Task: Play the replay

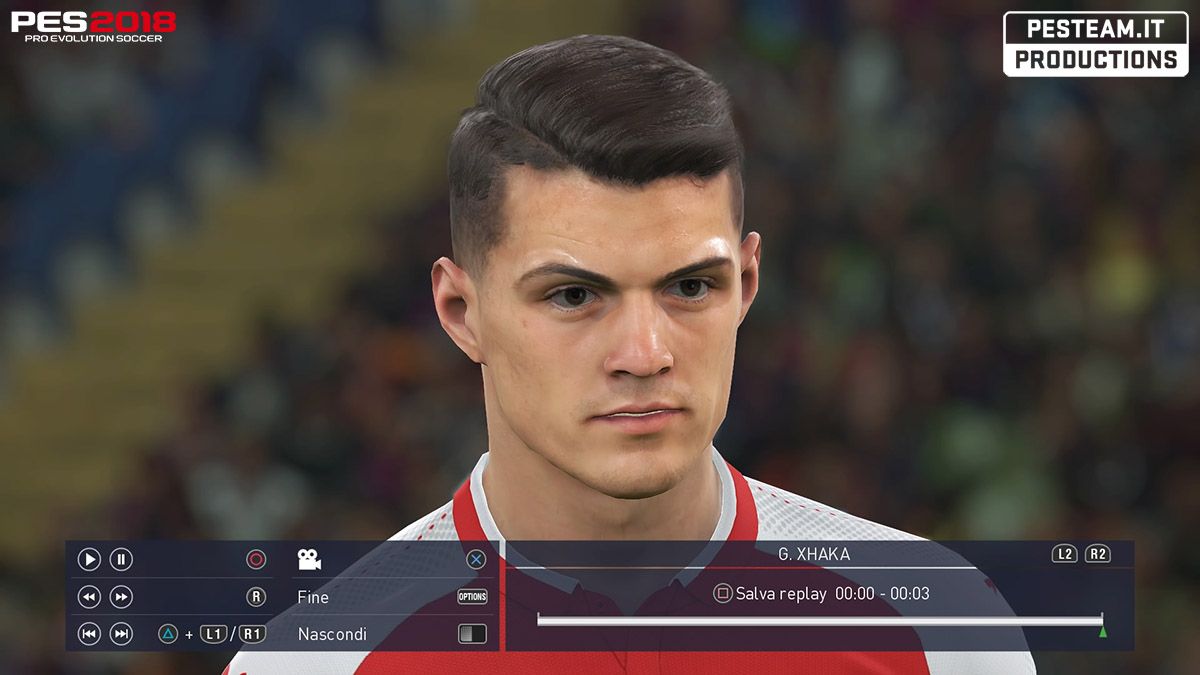Action: pyautogui.click(x=89, y=560)
